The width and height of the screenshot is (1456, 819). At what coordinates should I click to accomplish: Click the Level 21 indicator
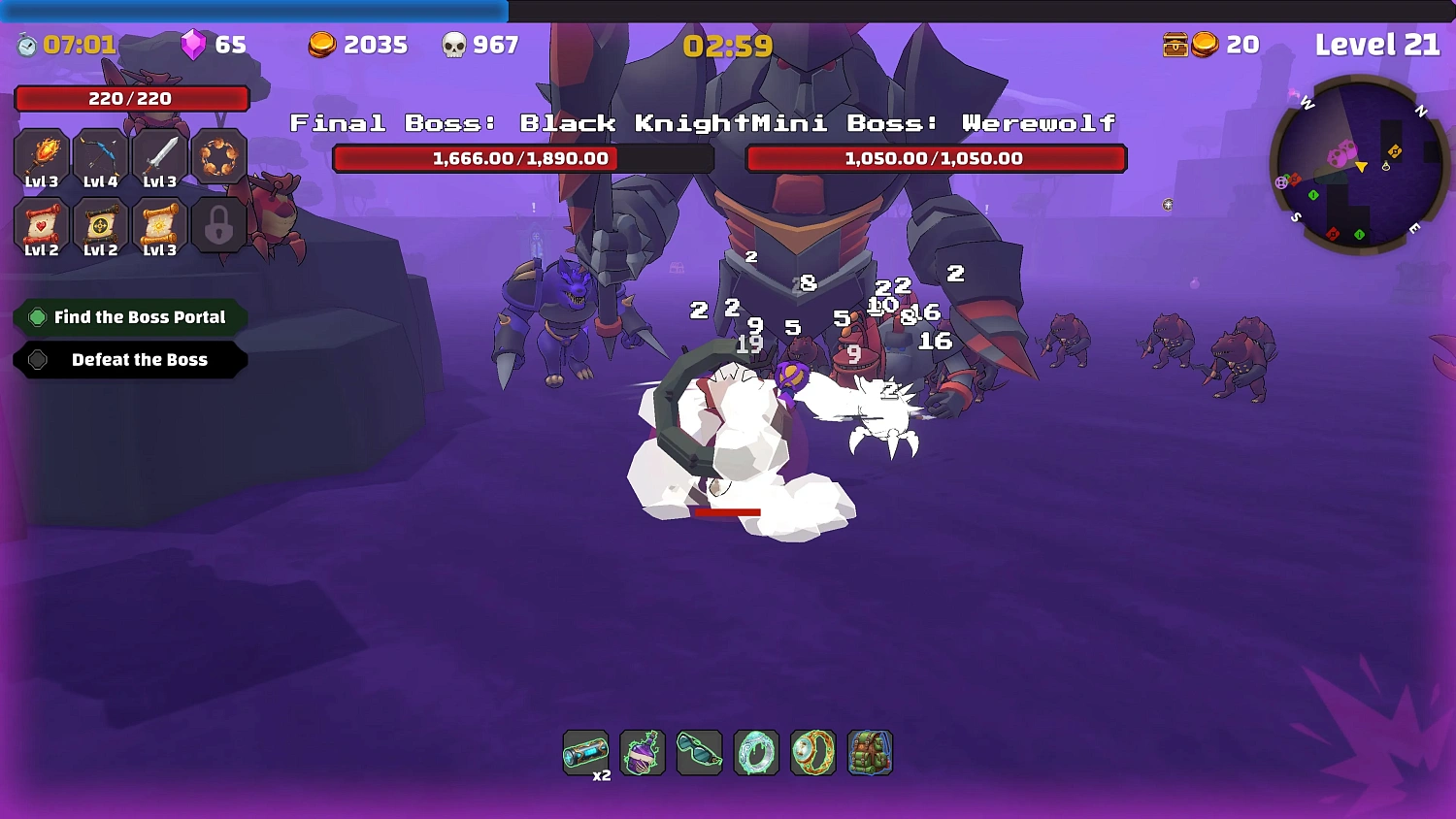pos(1376,45)
